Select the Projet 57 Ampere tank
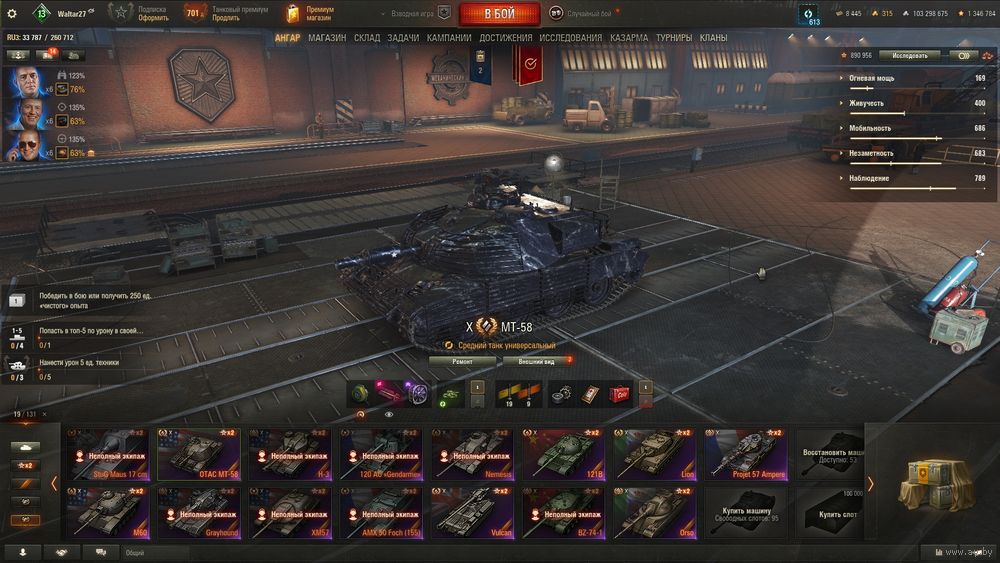 click(x=746, y=455)
